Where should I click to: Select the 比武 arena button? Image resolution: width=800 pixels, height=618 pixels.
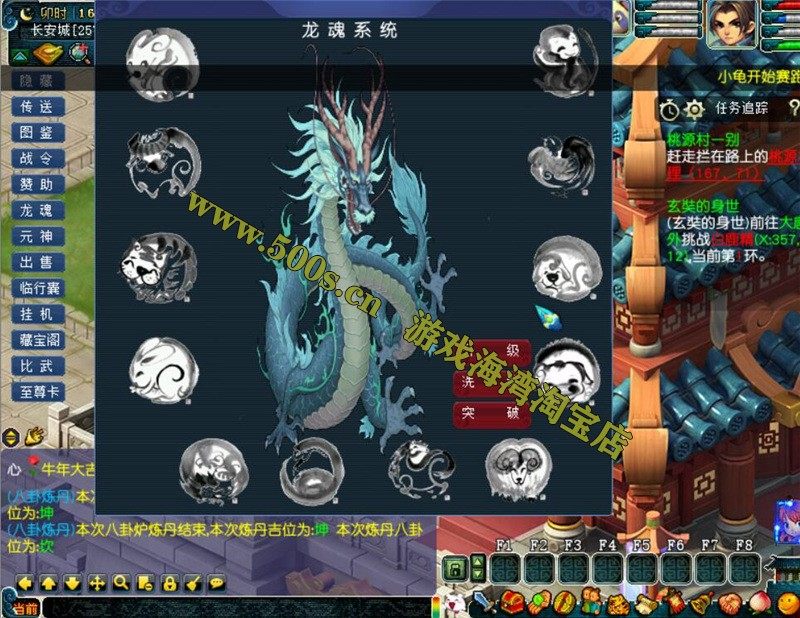pyautogui.click(x=37, y=366)
